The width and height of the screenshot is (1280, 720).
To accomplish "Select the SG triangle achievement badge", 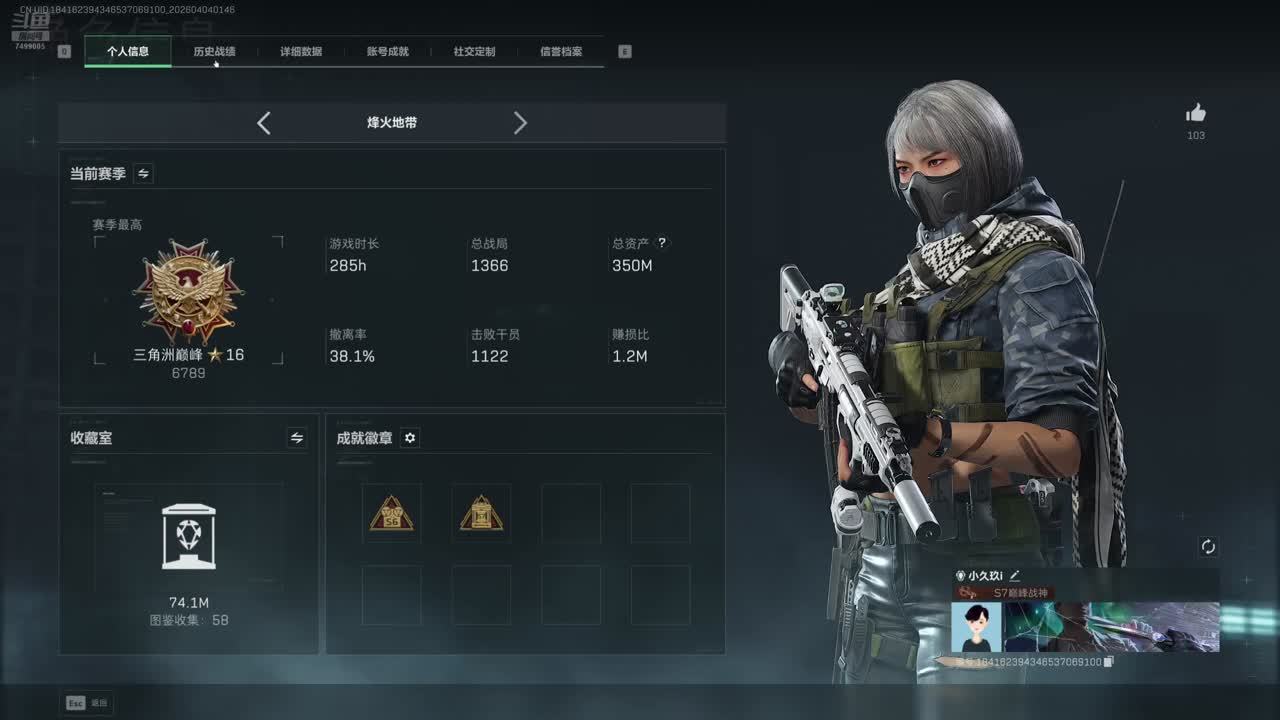I will [391, 513].
